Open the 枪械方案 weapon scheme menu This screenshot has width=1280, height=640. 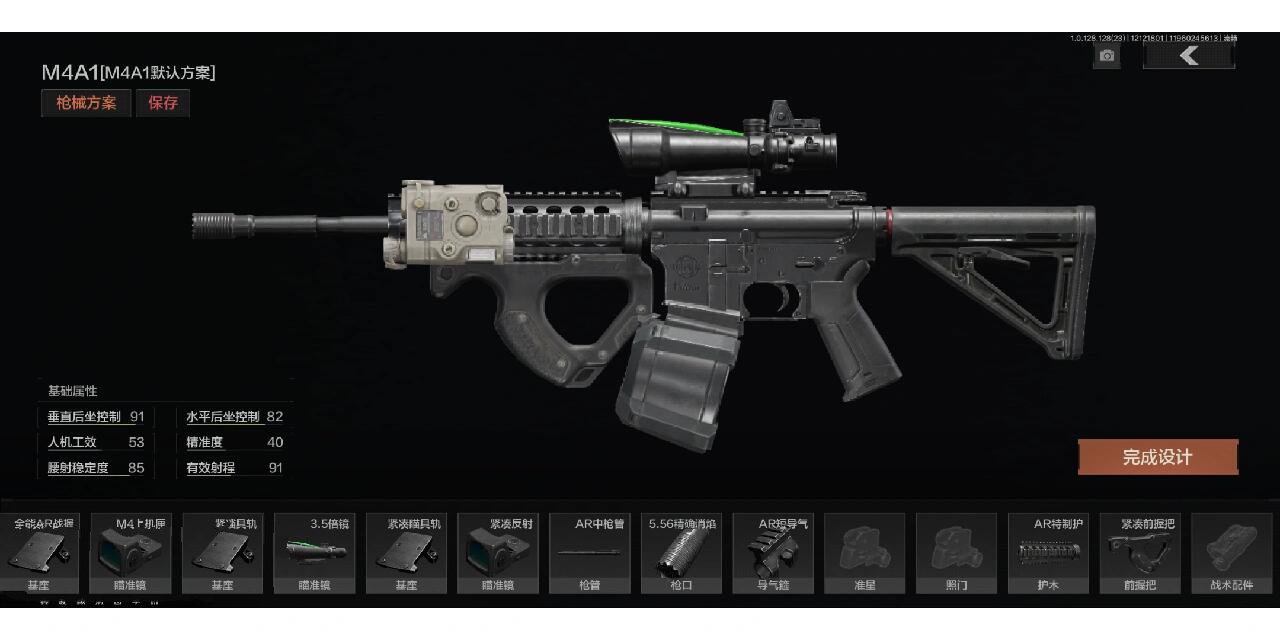[x=86, y=103]
